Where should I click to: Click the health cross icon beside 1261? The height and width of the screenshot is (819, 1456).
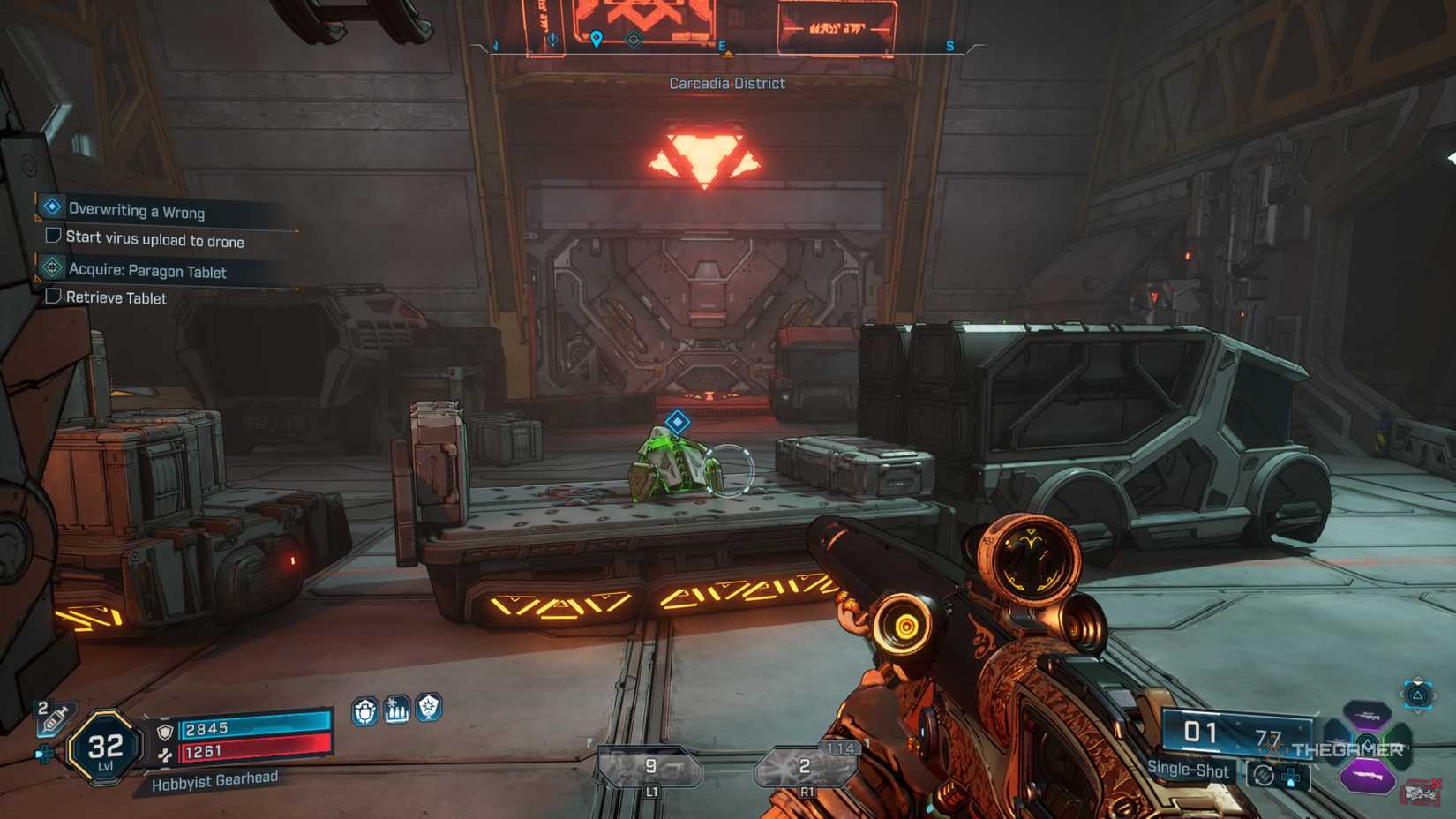point(166,753)
